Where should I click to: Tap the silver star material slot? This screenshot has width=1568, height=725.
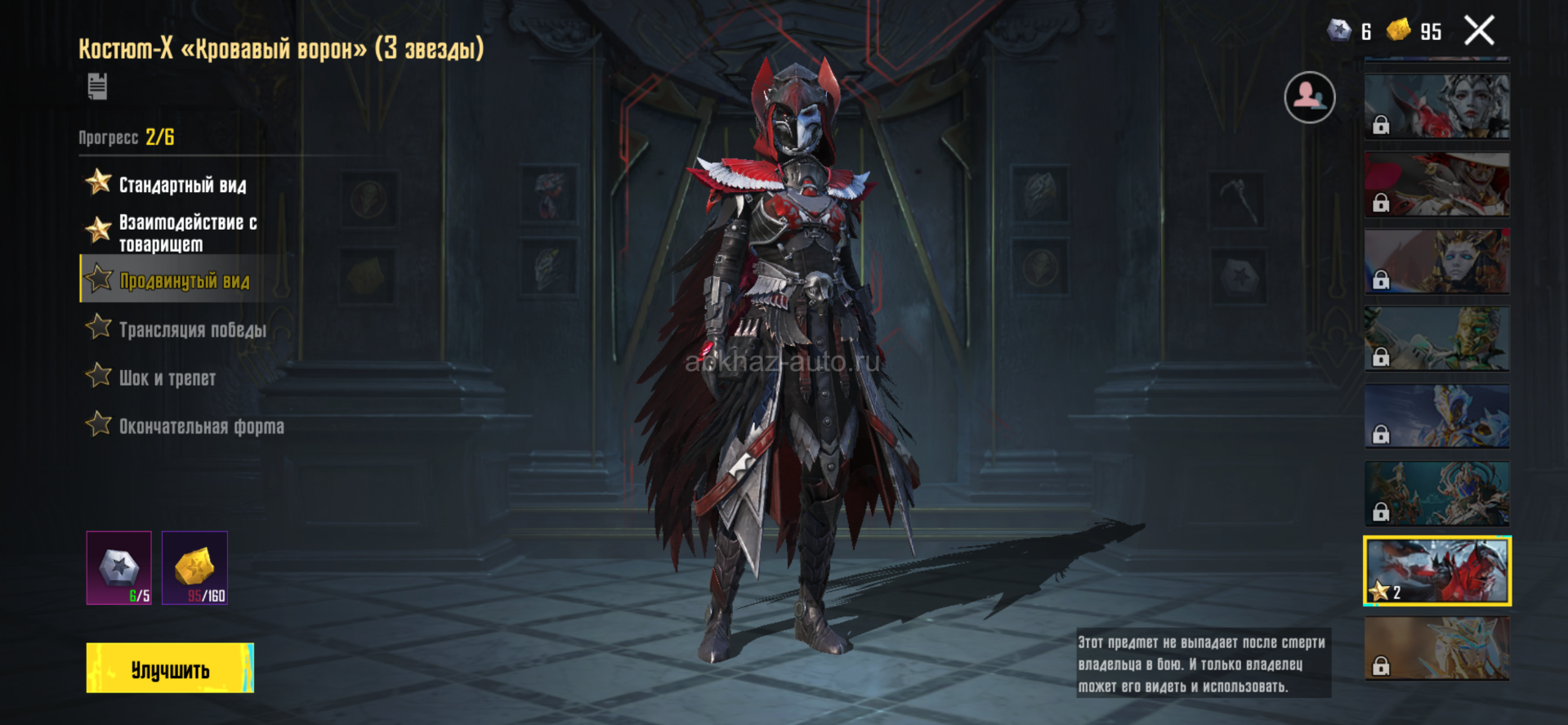point(119,568)
